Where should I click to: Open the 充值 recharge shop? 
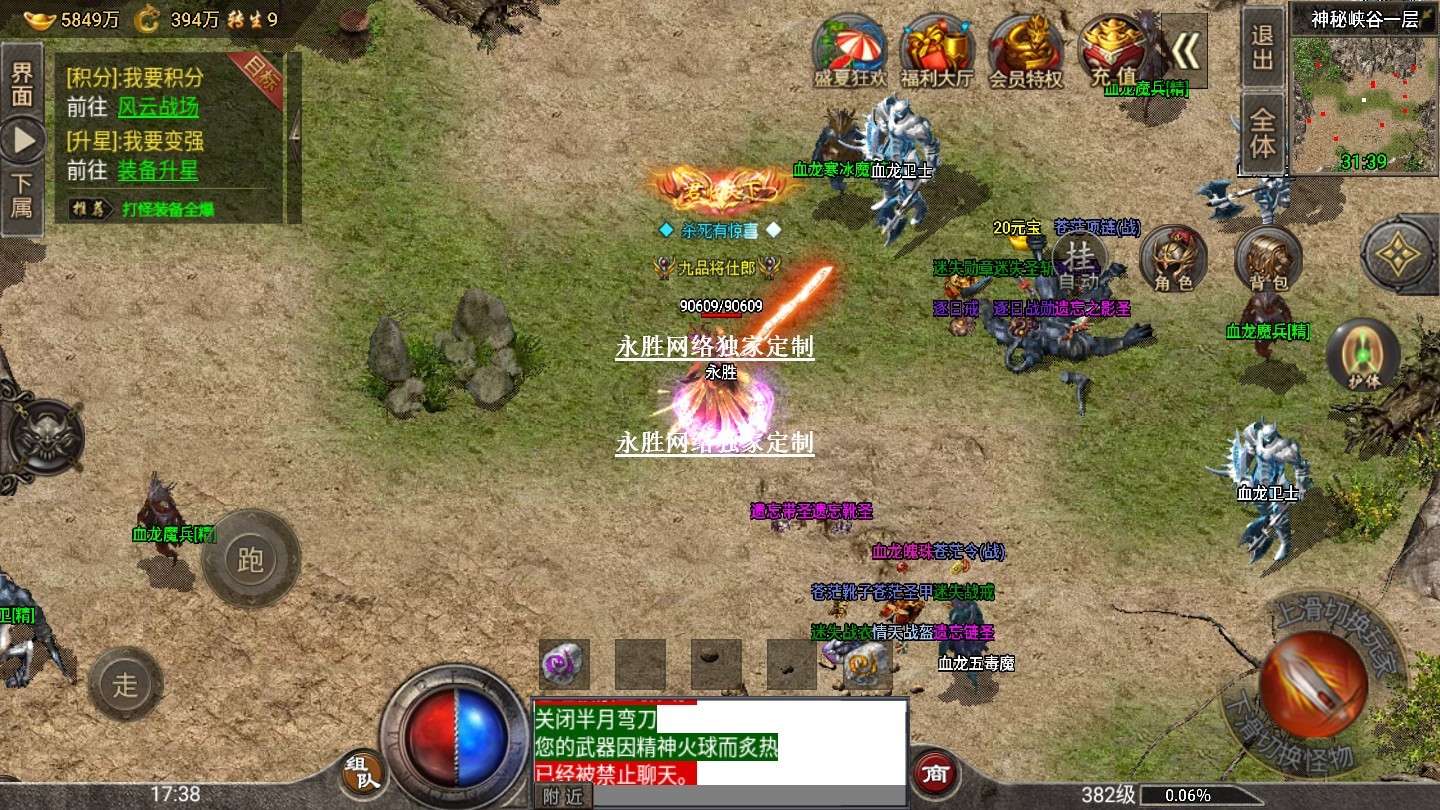point(1113,50)
